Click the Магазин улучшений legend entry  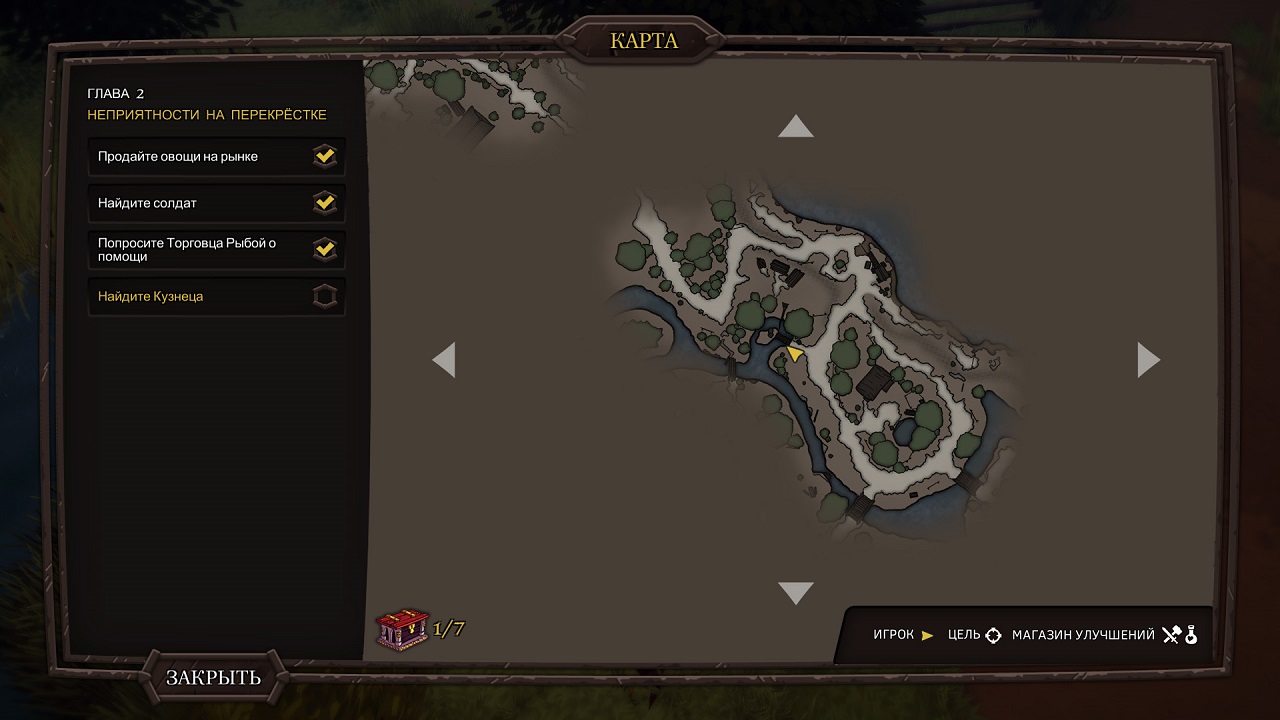click(x=1104, y=635)
